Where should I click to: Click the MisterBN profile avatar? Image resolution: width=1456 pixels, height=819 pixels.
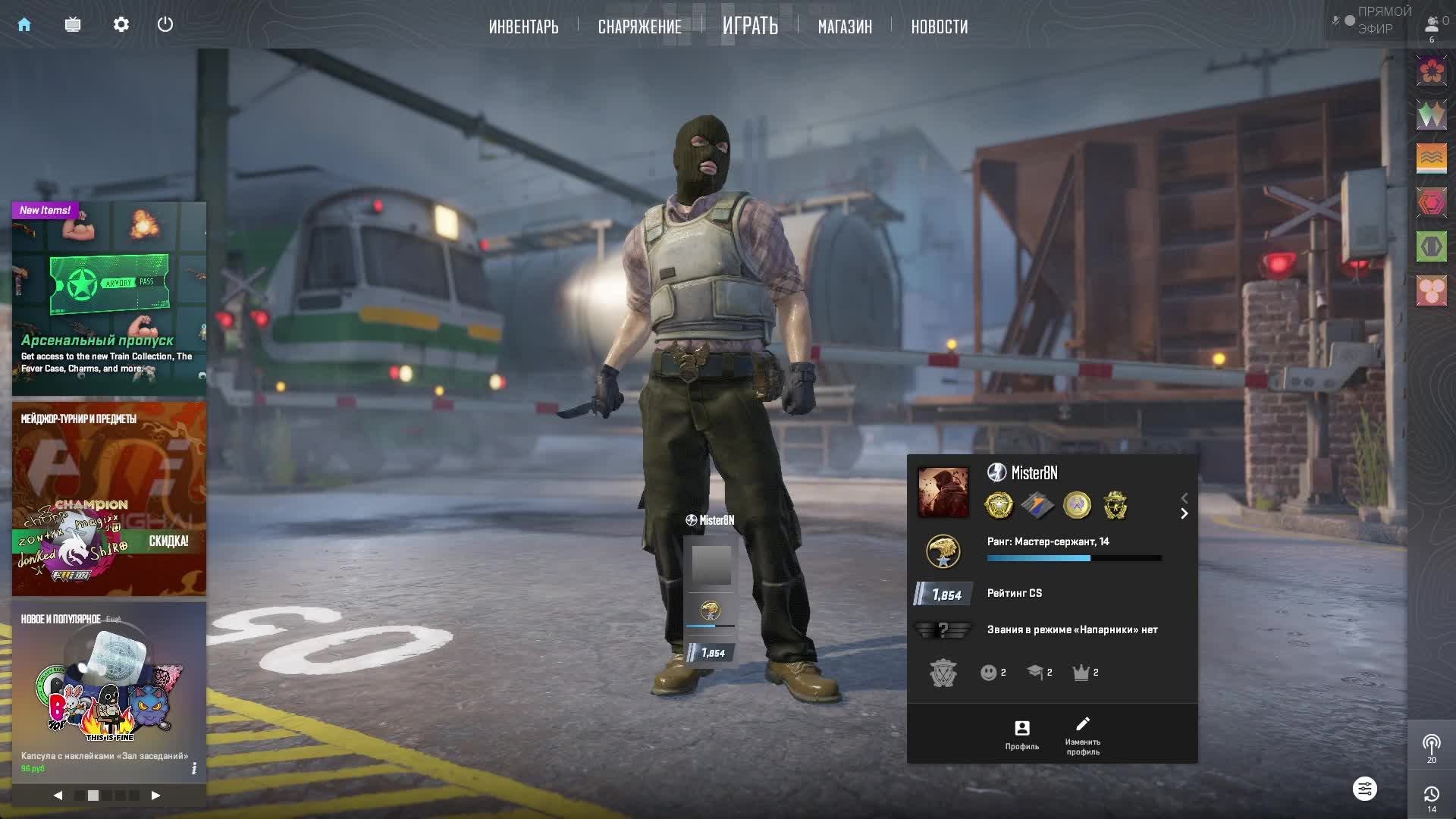[943, 492]
